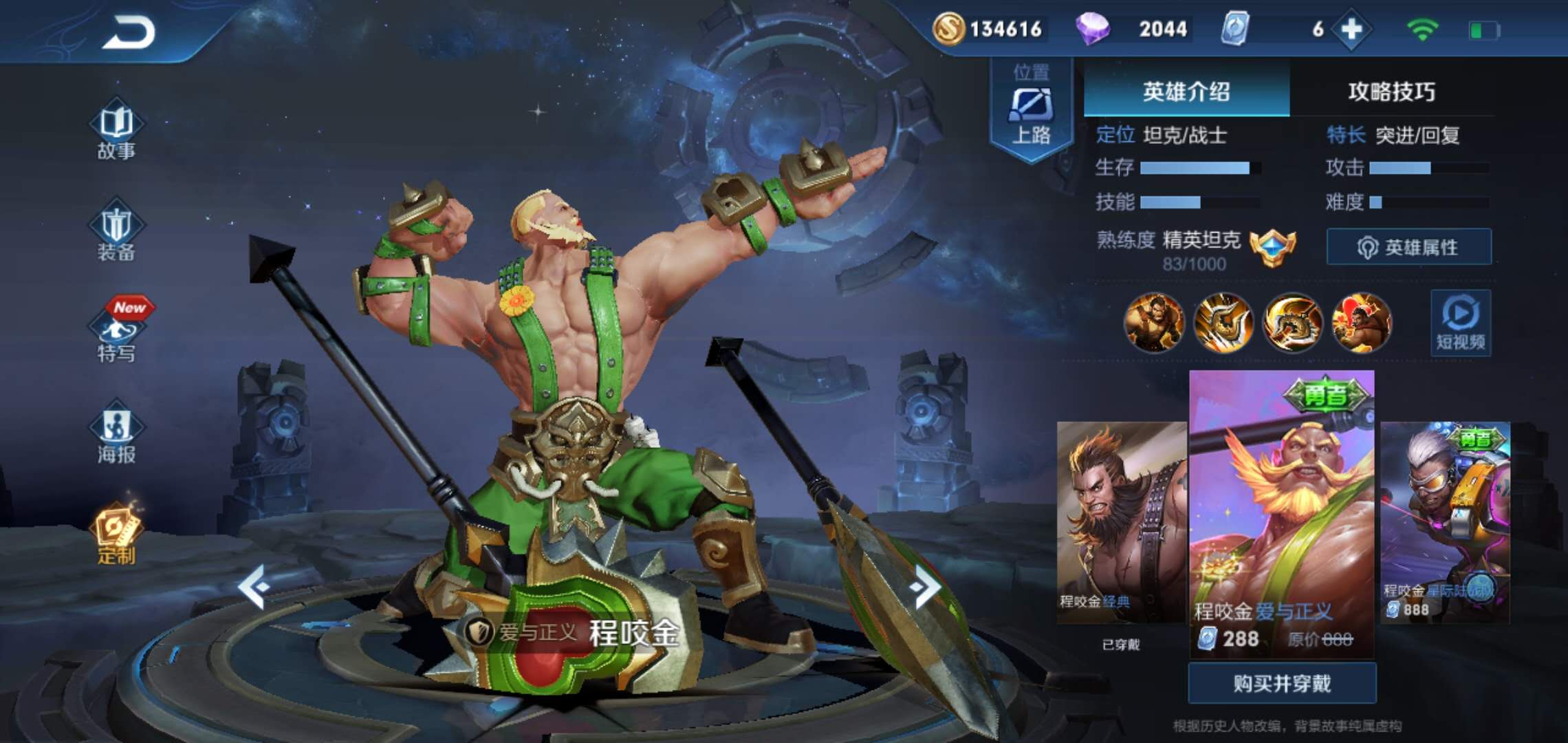Switch to the 英雄介绍 tab
1568x743 pixels.
pyautogui.click(x=1186, y=91)
